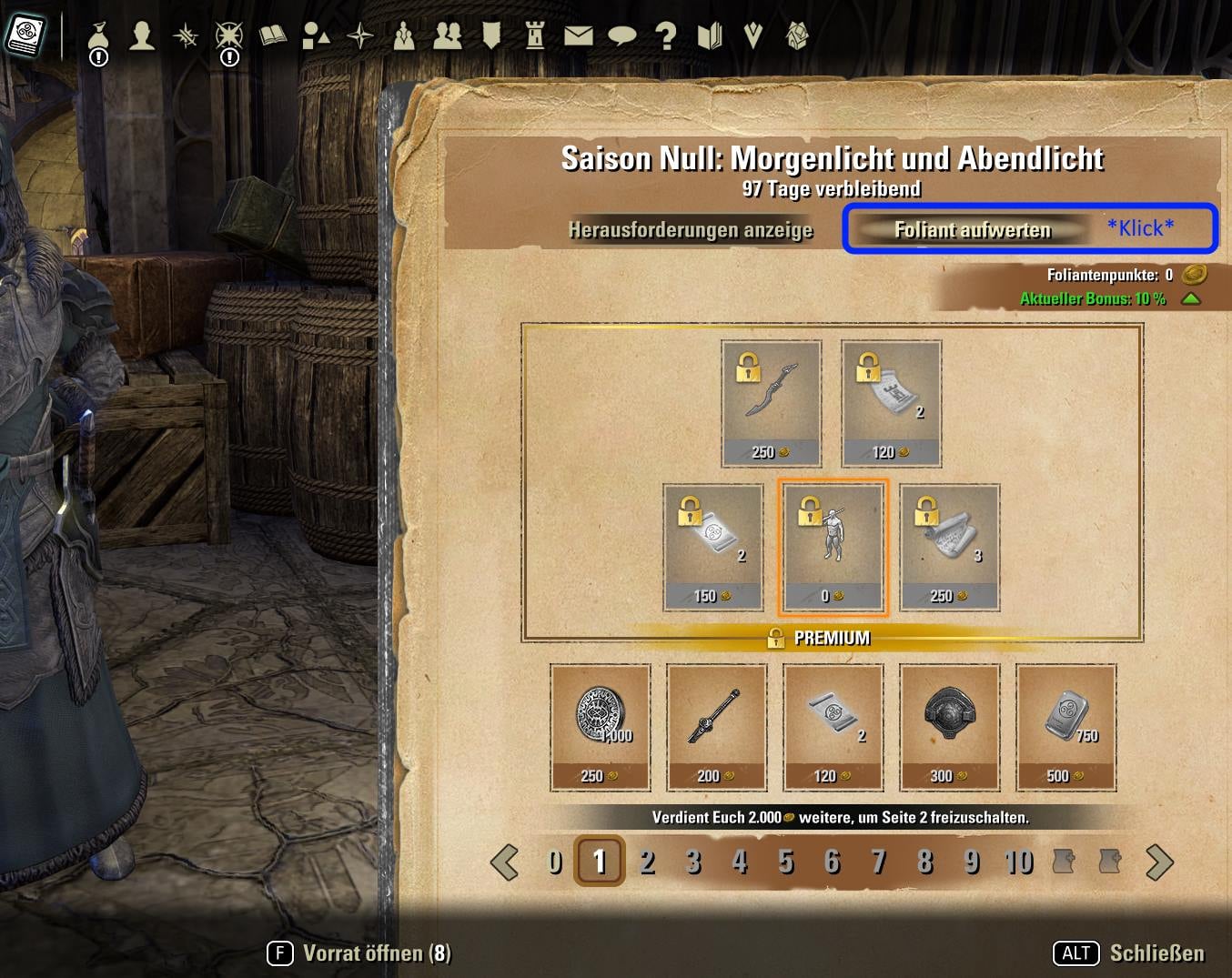Open the character silhouette menu icon
This screenshot has width=1232, height=978.
[x=142, y=35]
